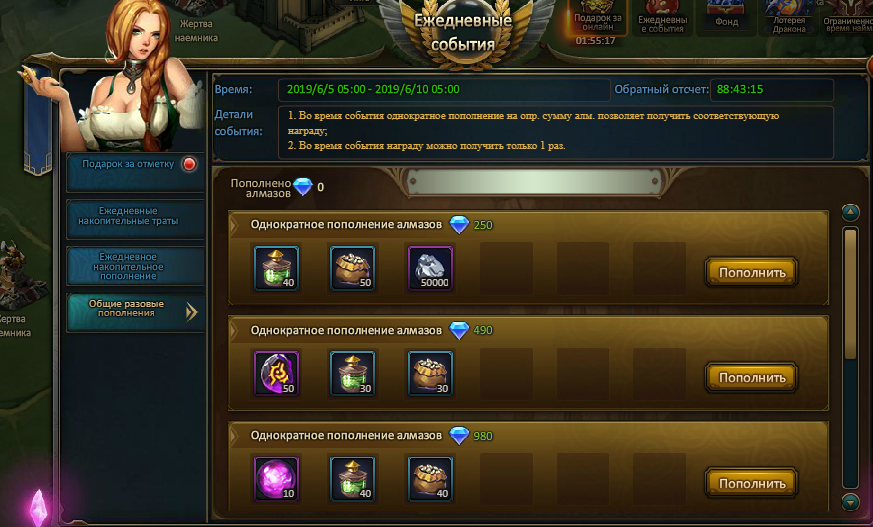Screen dimensions: 873x527
Task: Click the scroll-up arrow of the rewards list
Action: 851,212
